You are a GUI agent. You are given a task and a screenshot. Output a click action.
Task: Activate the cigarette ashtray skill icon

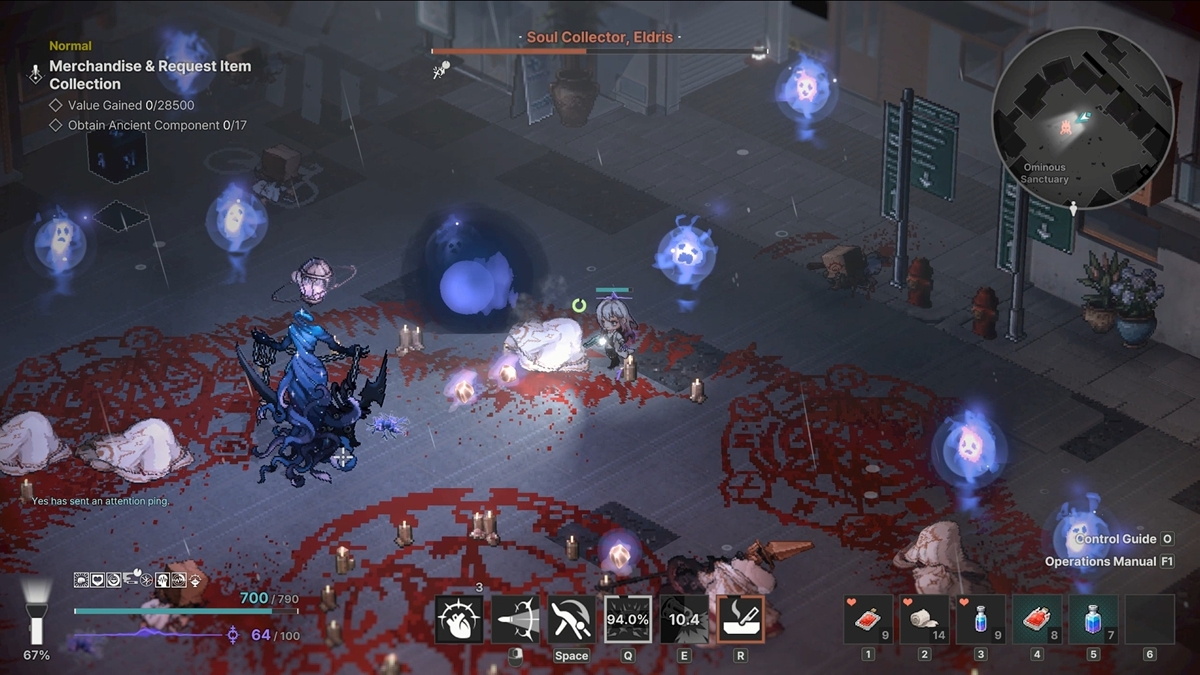(x=741, y=620)
